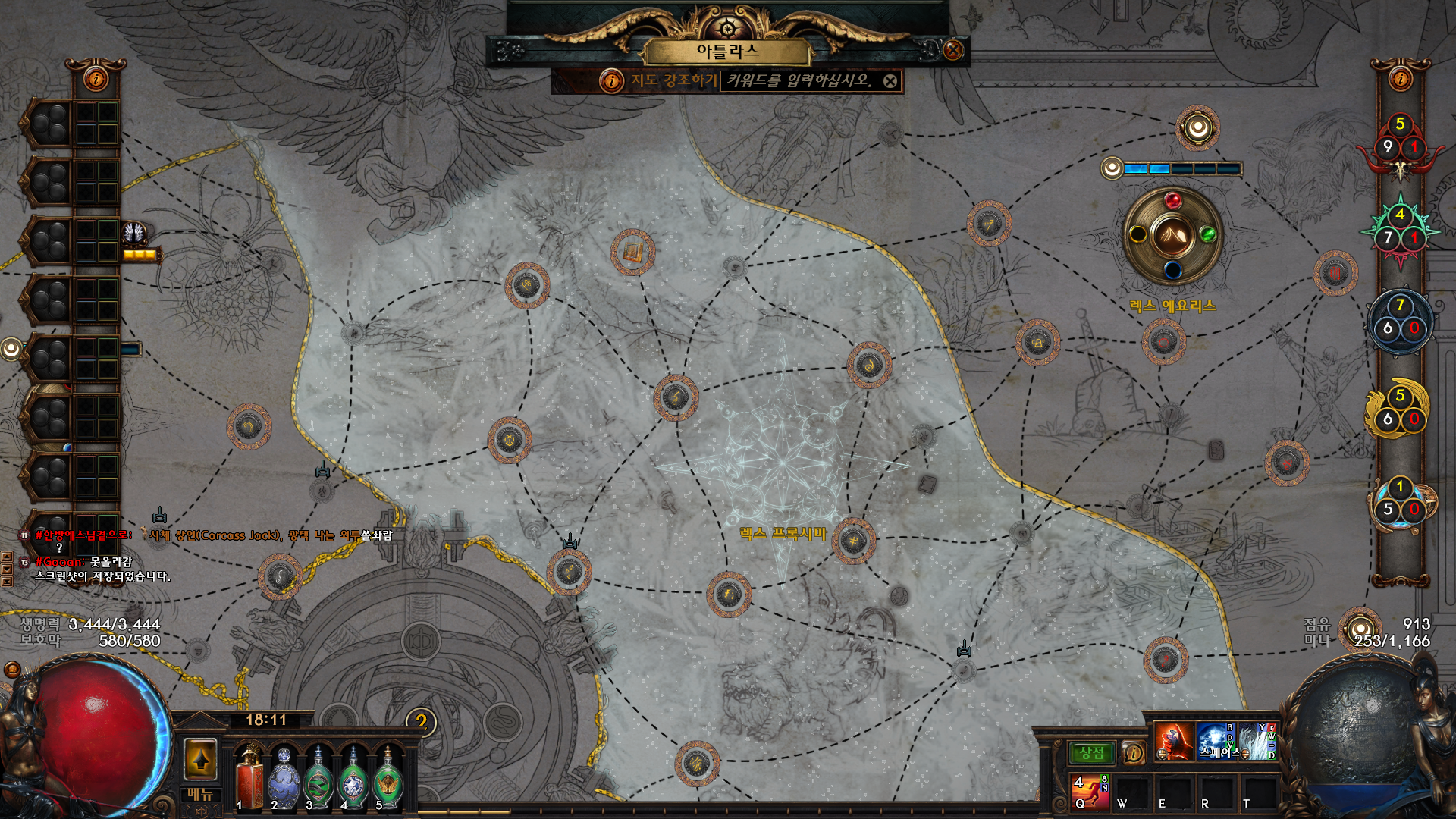Screen dimensions: 1456x819
Task: Use the winged-emblem green flask in slot 5
Action: coord(388,777)
